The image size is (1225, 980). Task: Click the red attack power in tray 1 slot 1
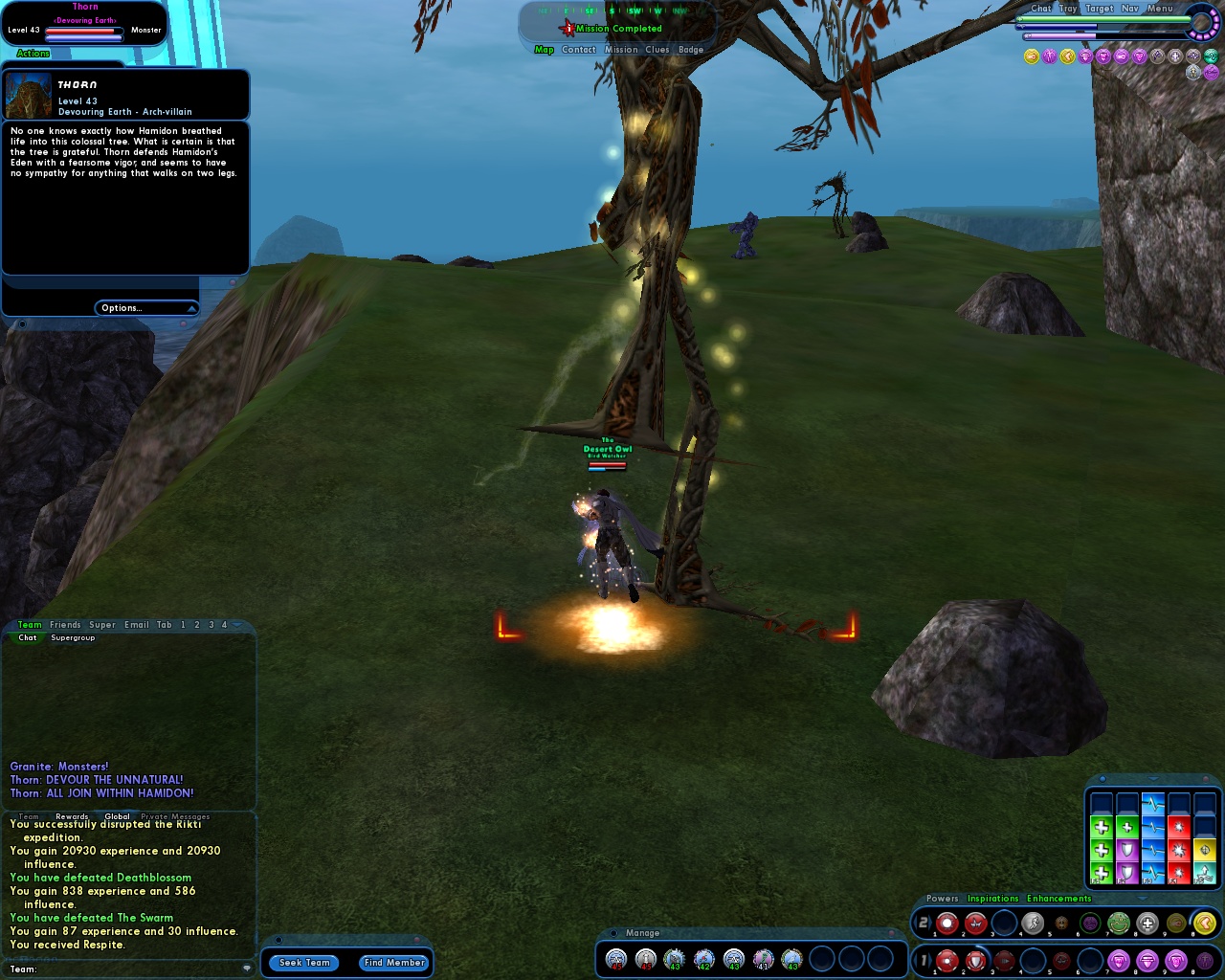948,959
